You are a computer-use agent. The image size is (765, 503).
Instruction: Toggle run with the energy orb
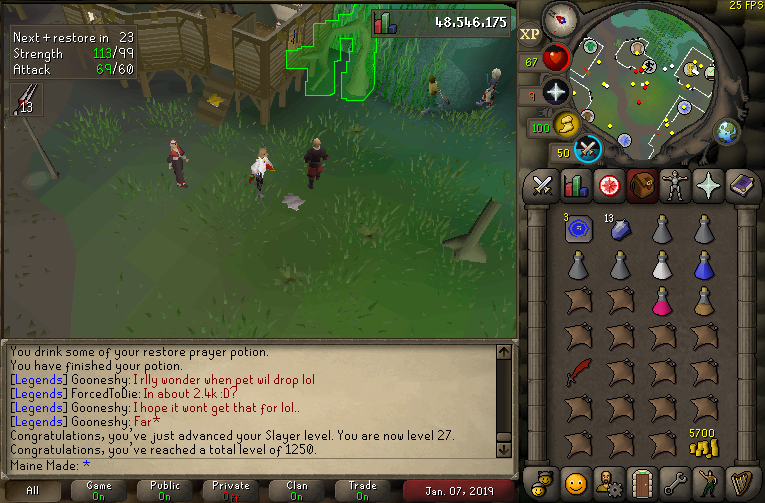tap(567, 124)
